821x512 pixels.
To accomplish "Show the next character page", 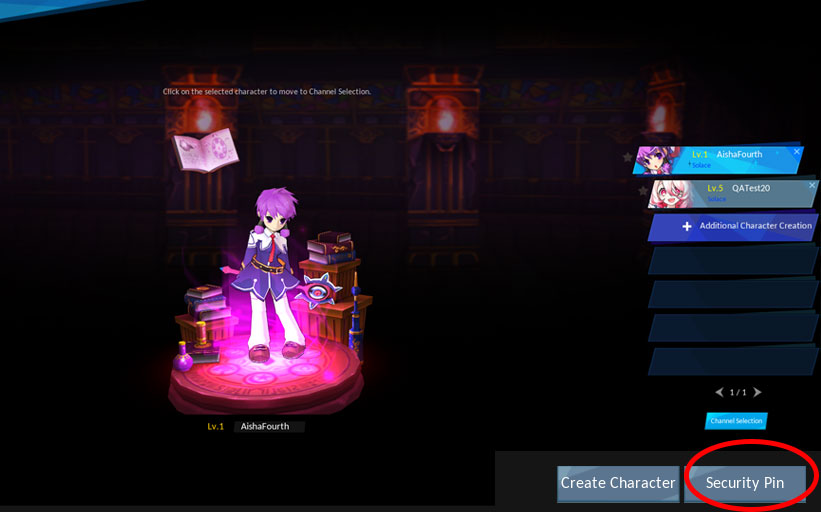I will point(757,392).
